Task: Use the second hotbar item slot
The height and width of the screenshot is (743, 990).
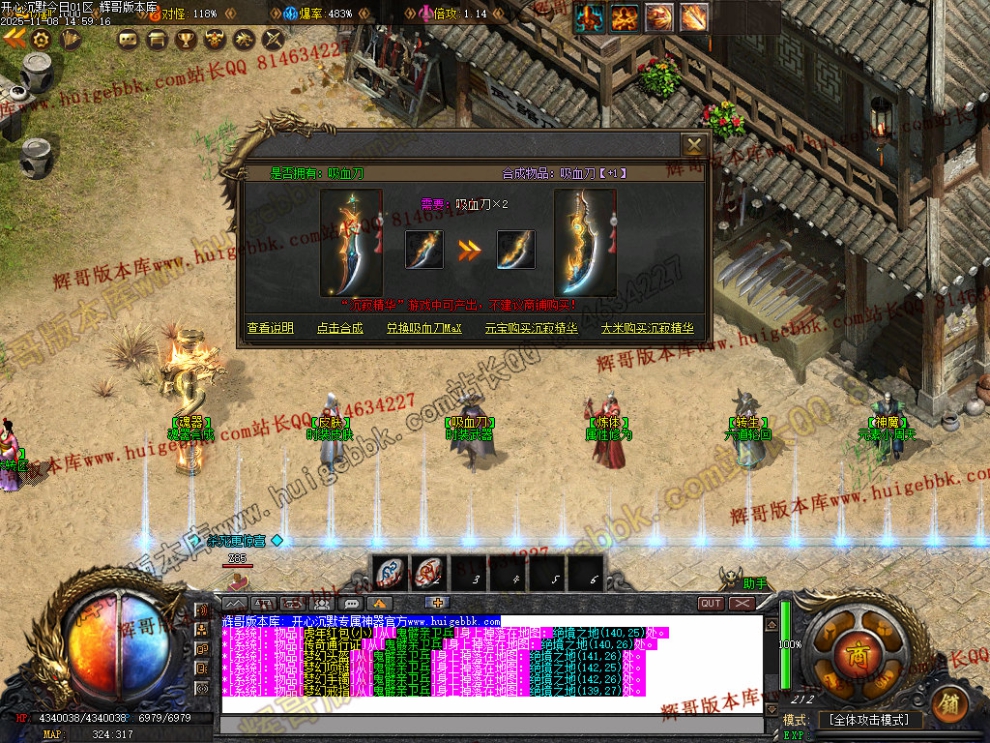Action: point(428,573)
